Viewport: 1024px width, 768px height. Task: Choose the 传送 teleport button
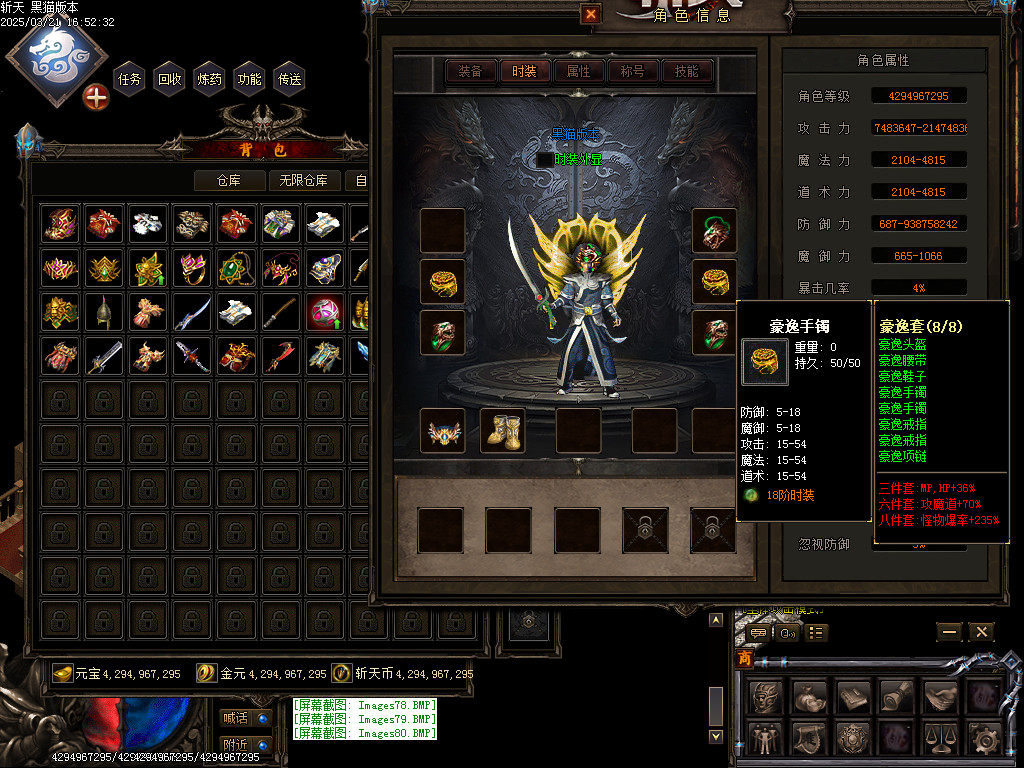290,79
